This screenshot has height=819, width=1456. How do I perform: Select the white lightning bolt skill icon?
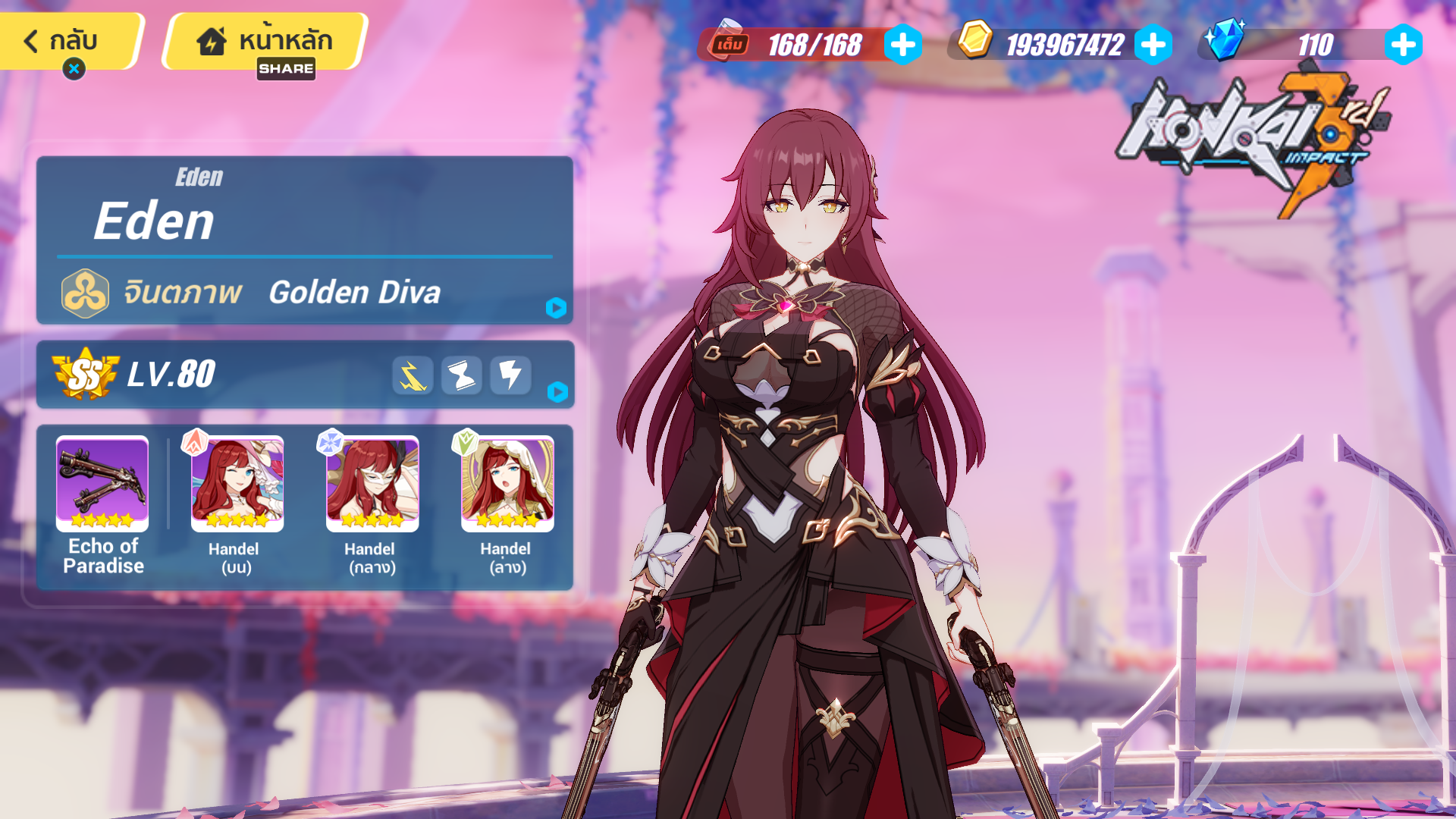510,375
